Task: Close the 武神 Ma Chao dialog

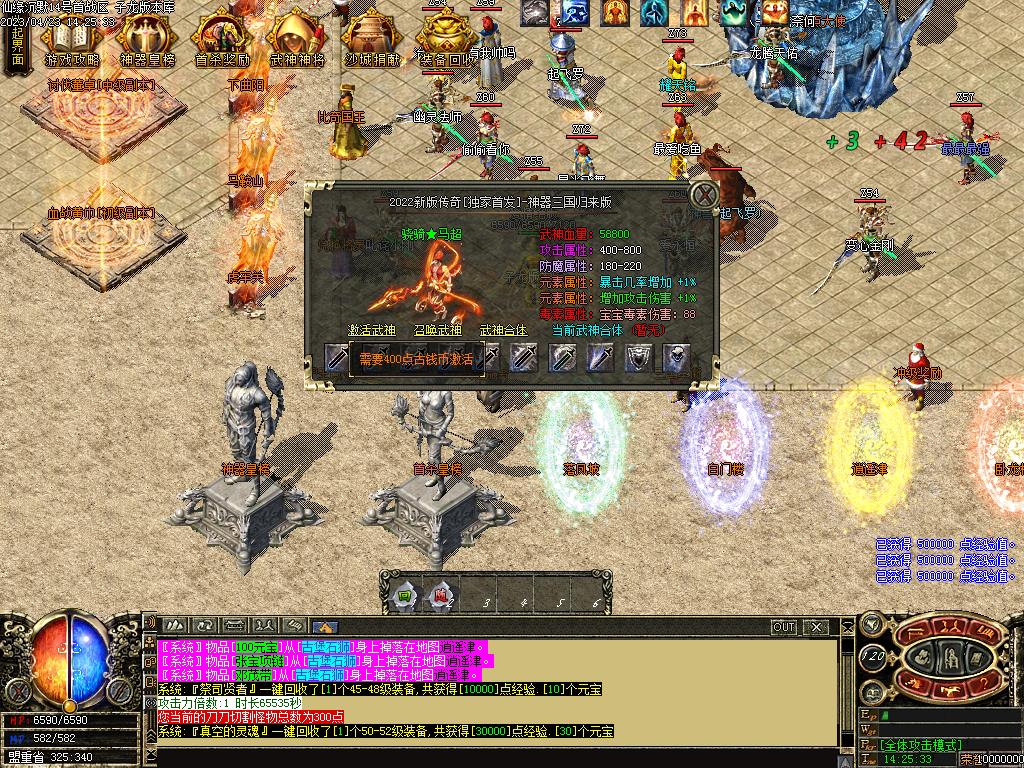Action: point(706,194)
